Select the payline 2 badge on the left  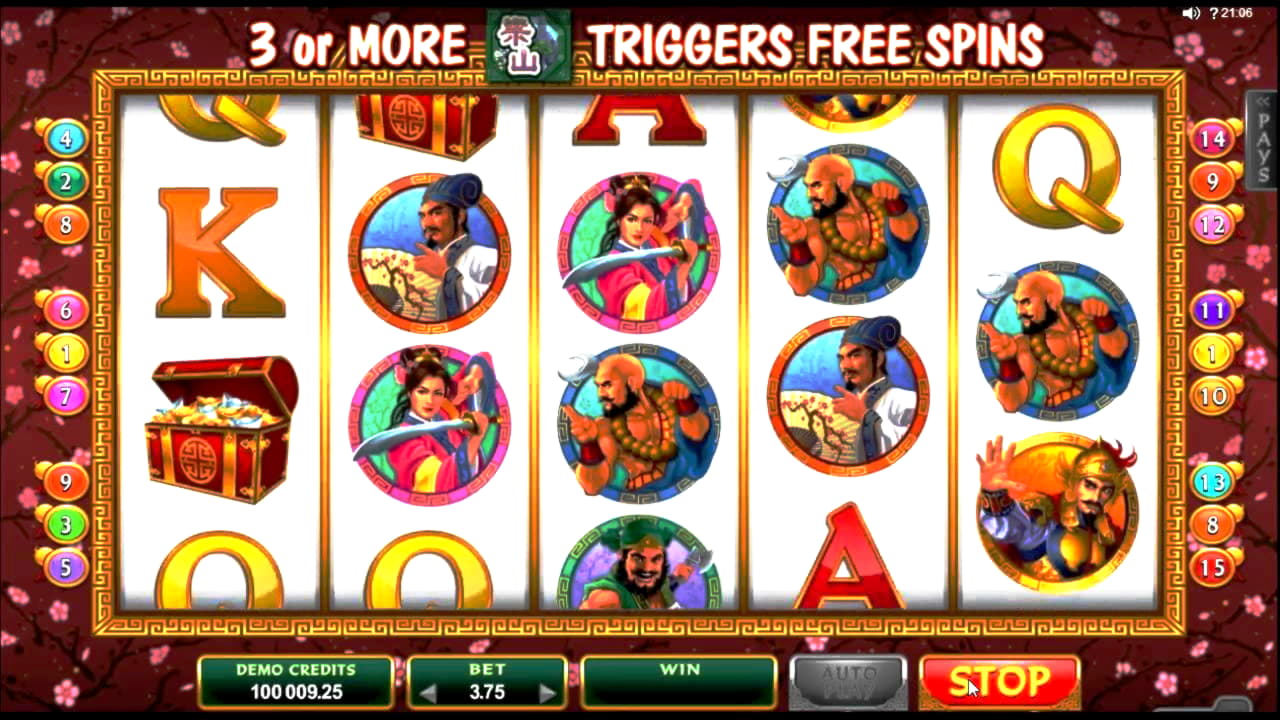point(66,182)
